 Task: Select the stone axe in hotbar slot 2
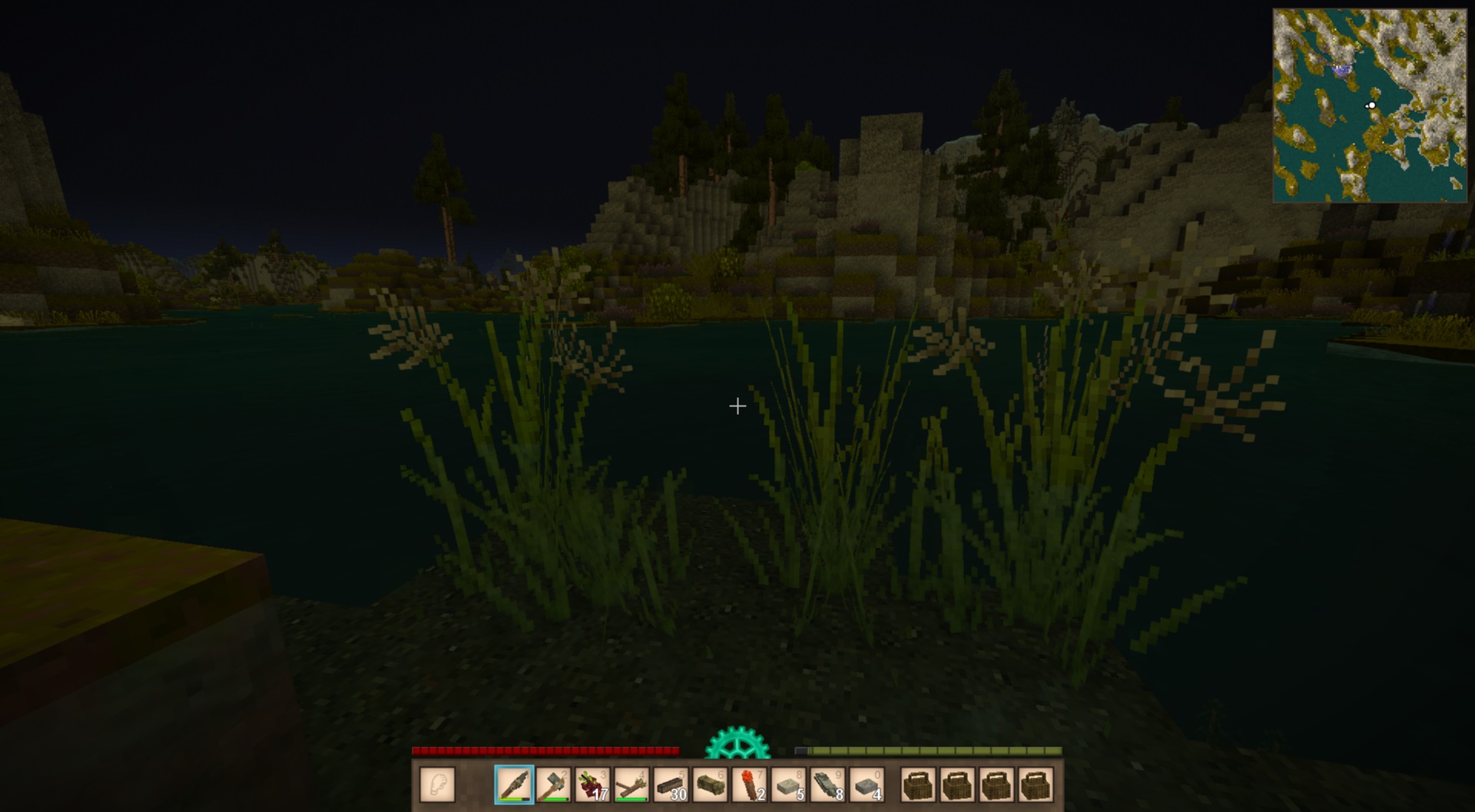tap(553, 785)
